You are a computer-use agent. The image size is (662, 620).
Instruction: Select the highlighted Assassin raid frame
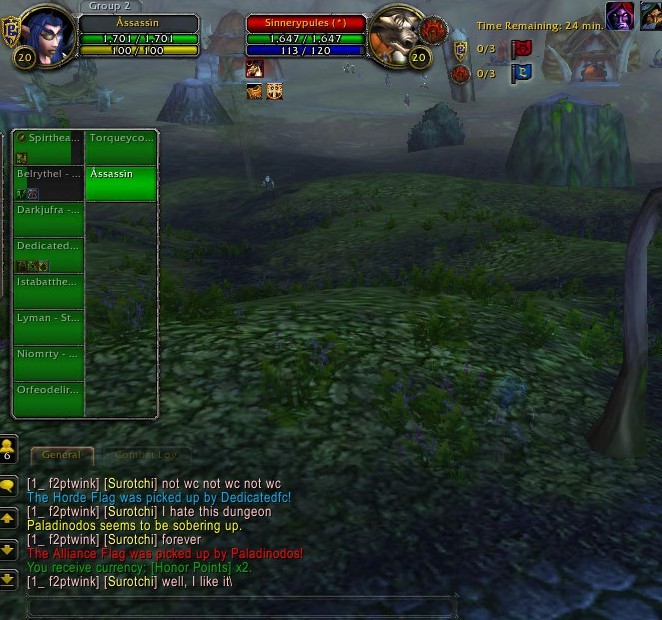(x=121, y=184)
